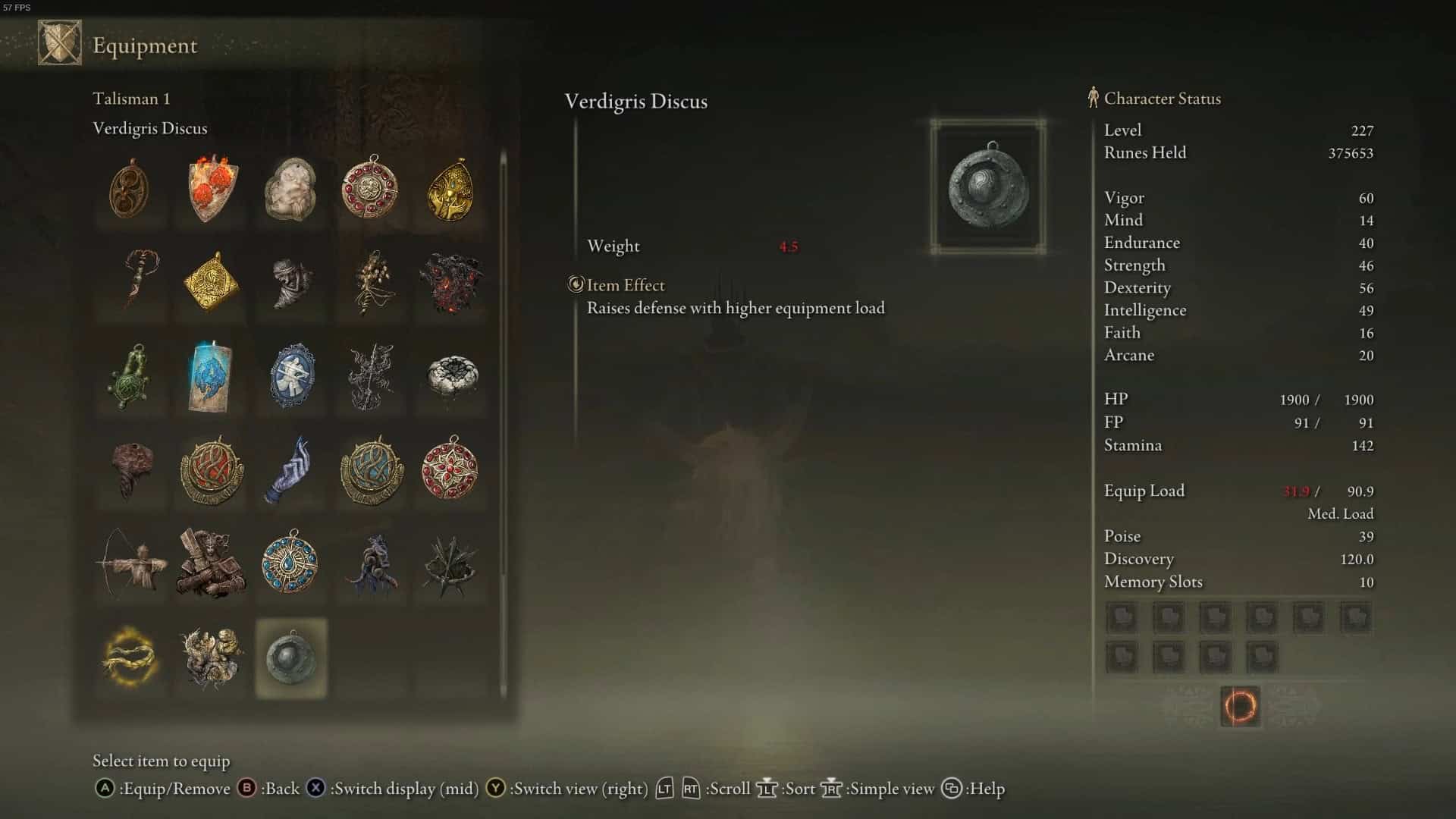Choose the flaming shield drake talisman
The height and width of the screenshot is (819, 1456).
[211, 188]
